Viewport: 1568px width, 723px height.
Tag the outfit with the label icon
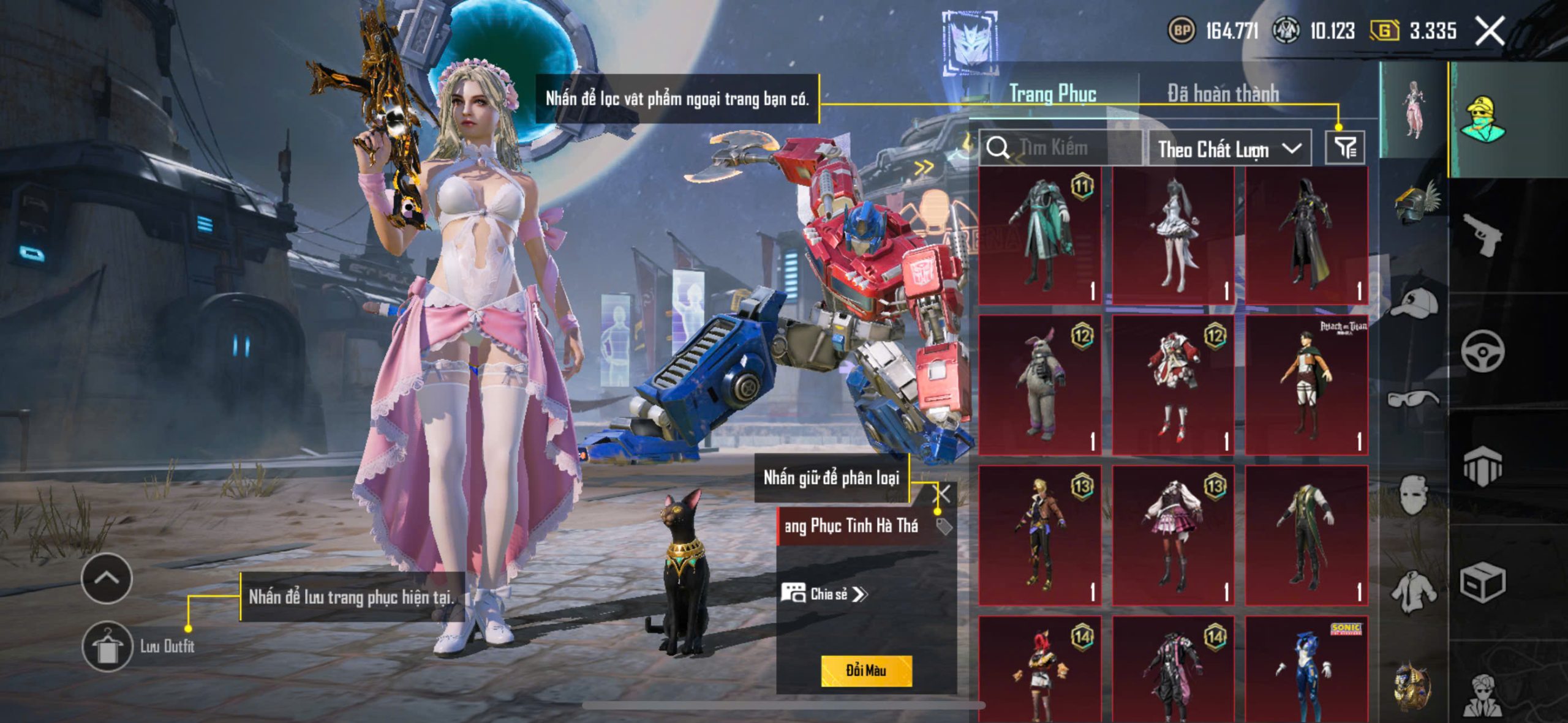[x=944, y=526]
